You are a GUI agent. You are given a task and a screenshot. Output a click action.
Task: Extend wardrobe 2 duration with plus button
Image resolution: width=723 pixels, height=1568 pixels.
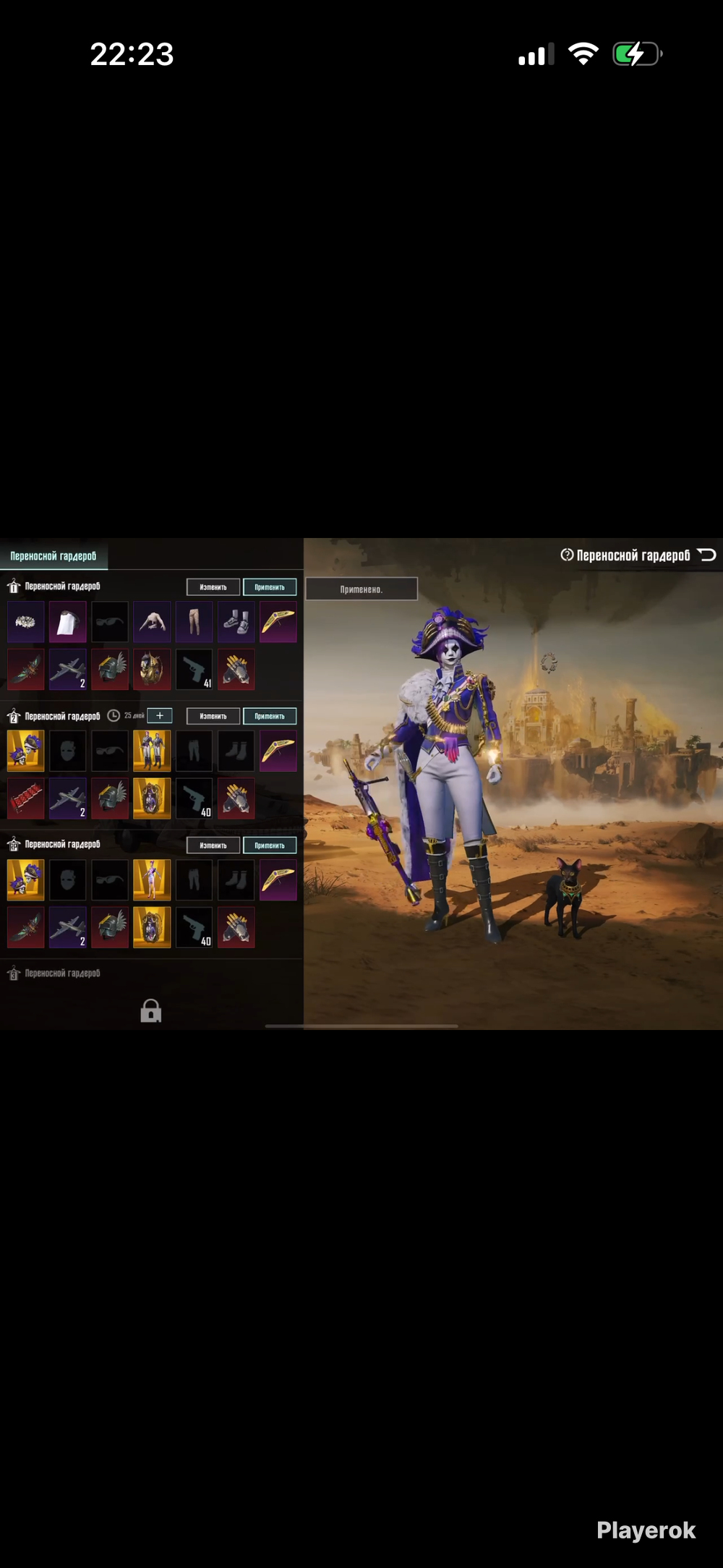tap(160, 716)
